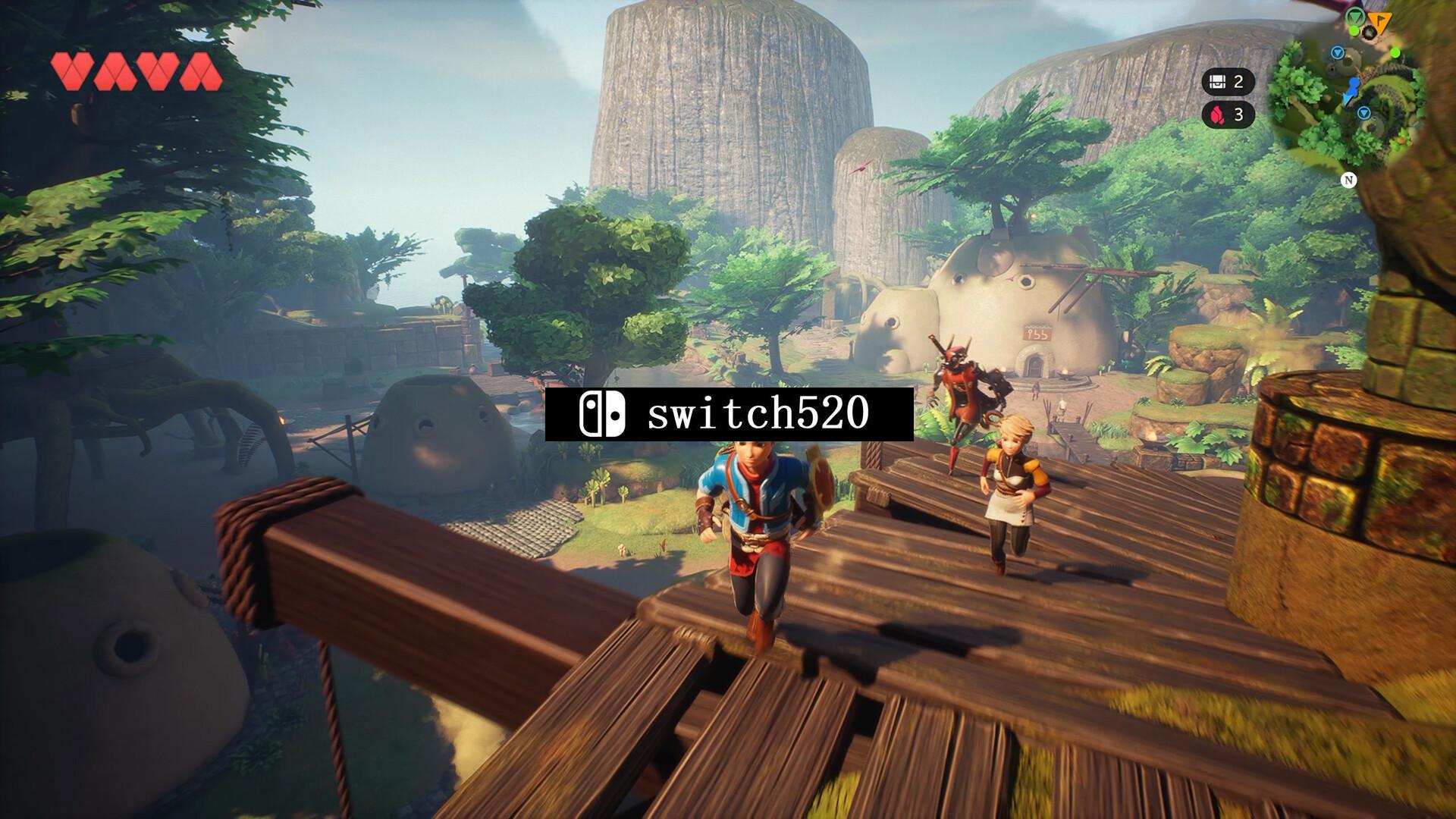Select the red bloodstone counter icon
This screenshot has width=1456, height=819.
[1217, 115]
